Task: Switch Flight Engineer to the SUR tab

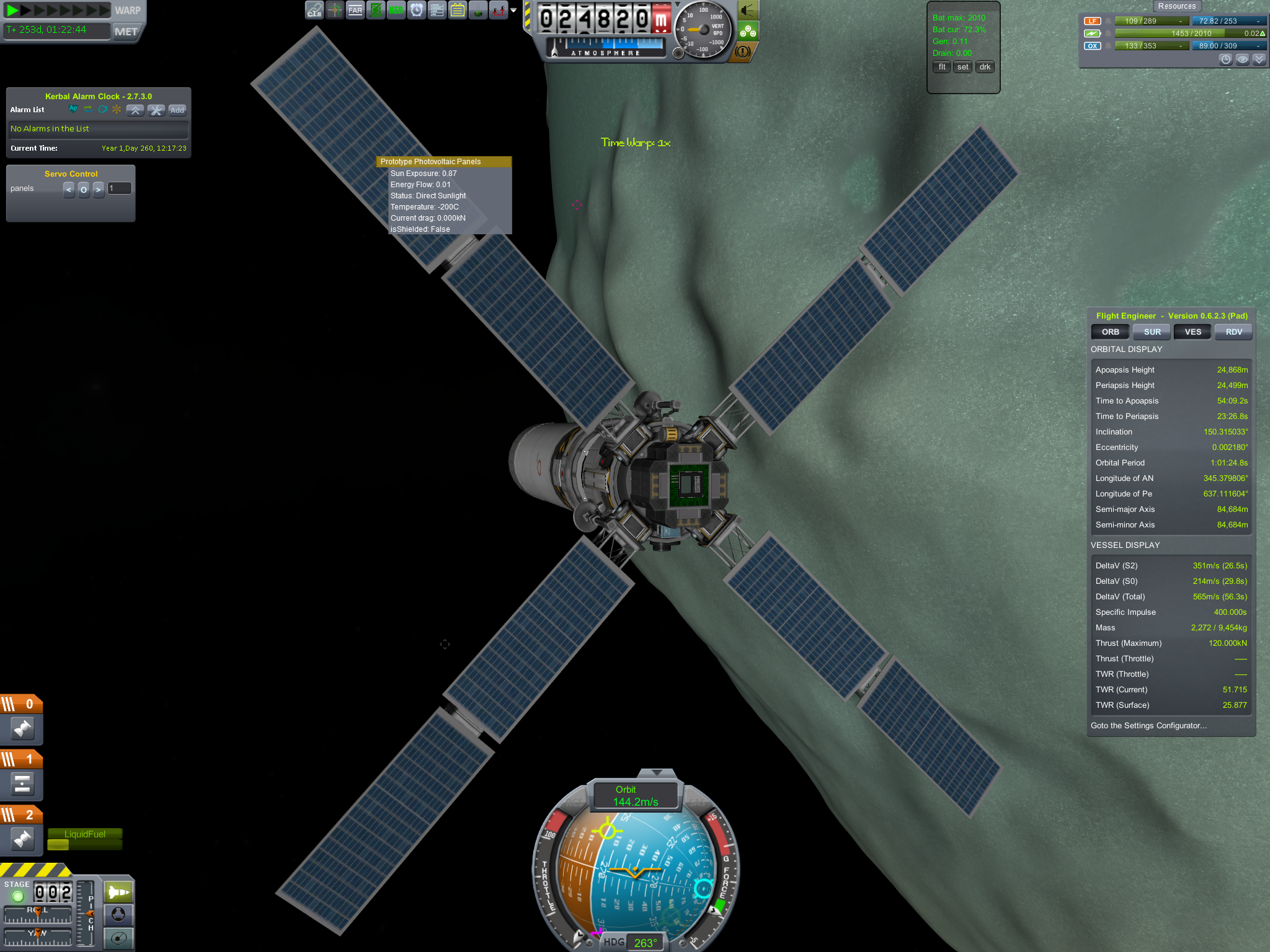Action: pos(1152,332)
